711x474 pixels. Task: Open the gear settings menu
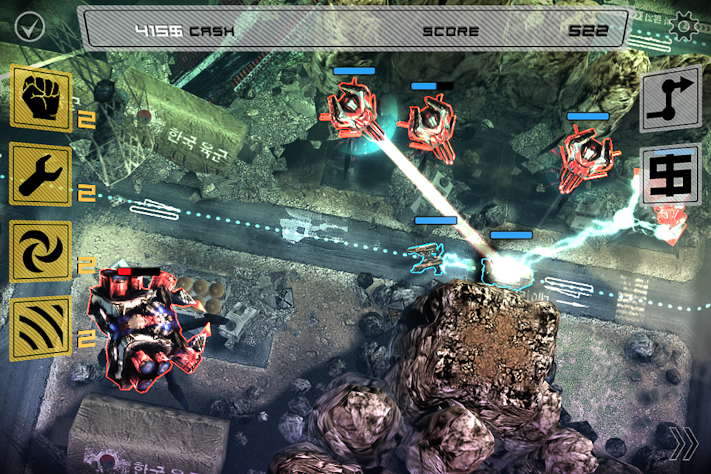(x=684, y=24)
